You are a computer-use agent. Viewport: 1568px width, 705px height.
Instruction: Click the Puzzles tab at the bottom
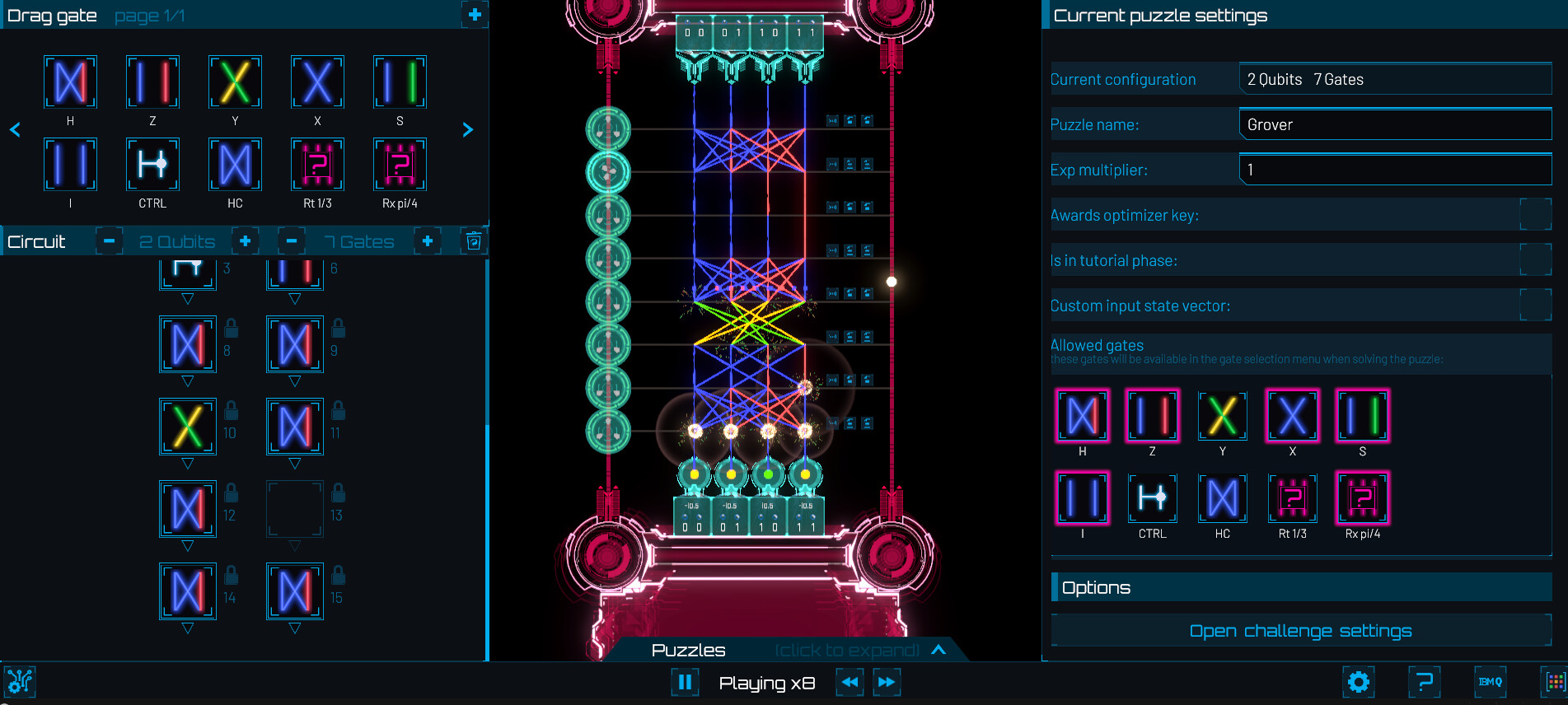pos(687,650)
